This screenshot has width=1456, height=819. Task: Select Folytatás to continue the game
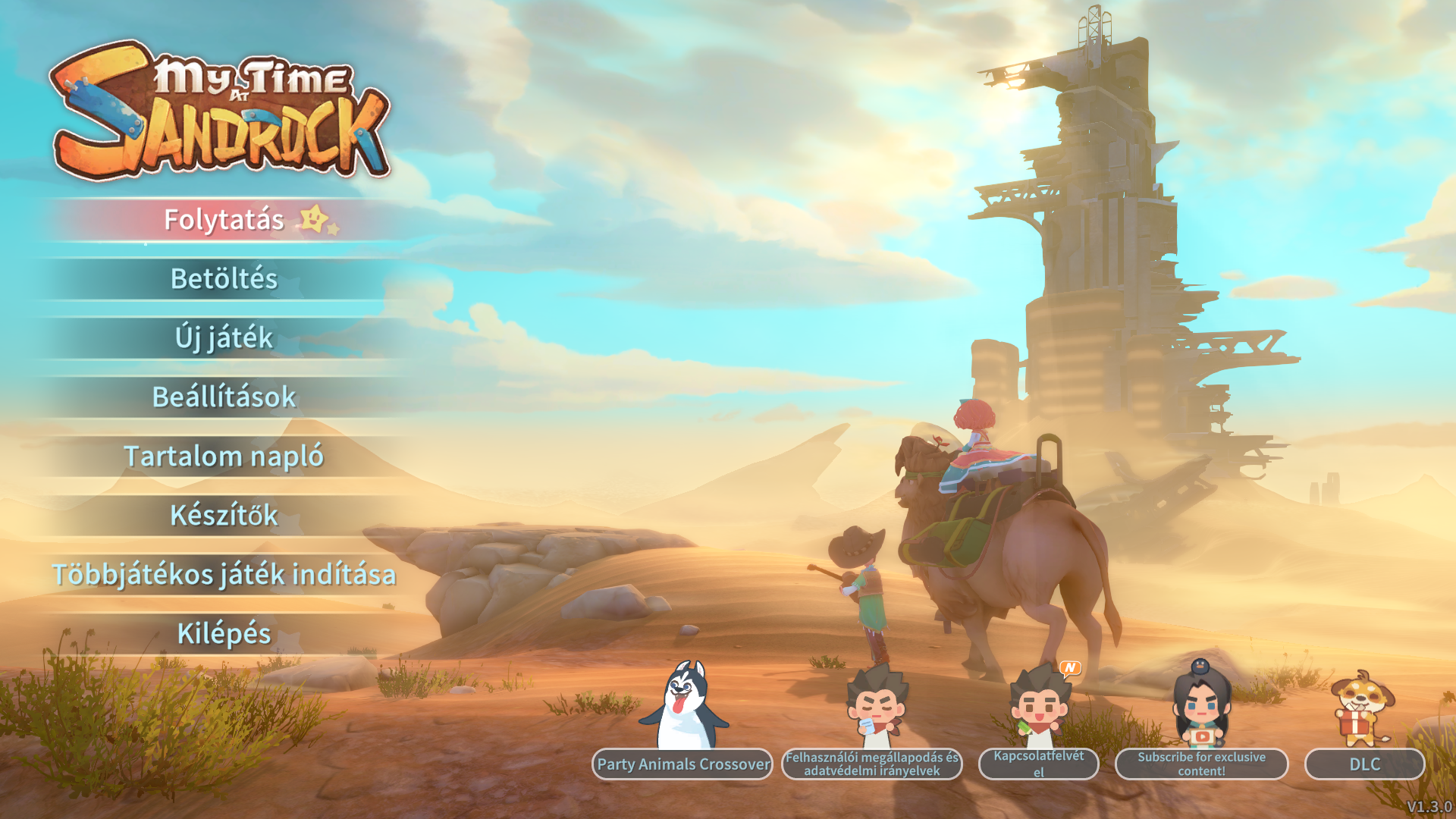point(224,220)
